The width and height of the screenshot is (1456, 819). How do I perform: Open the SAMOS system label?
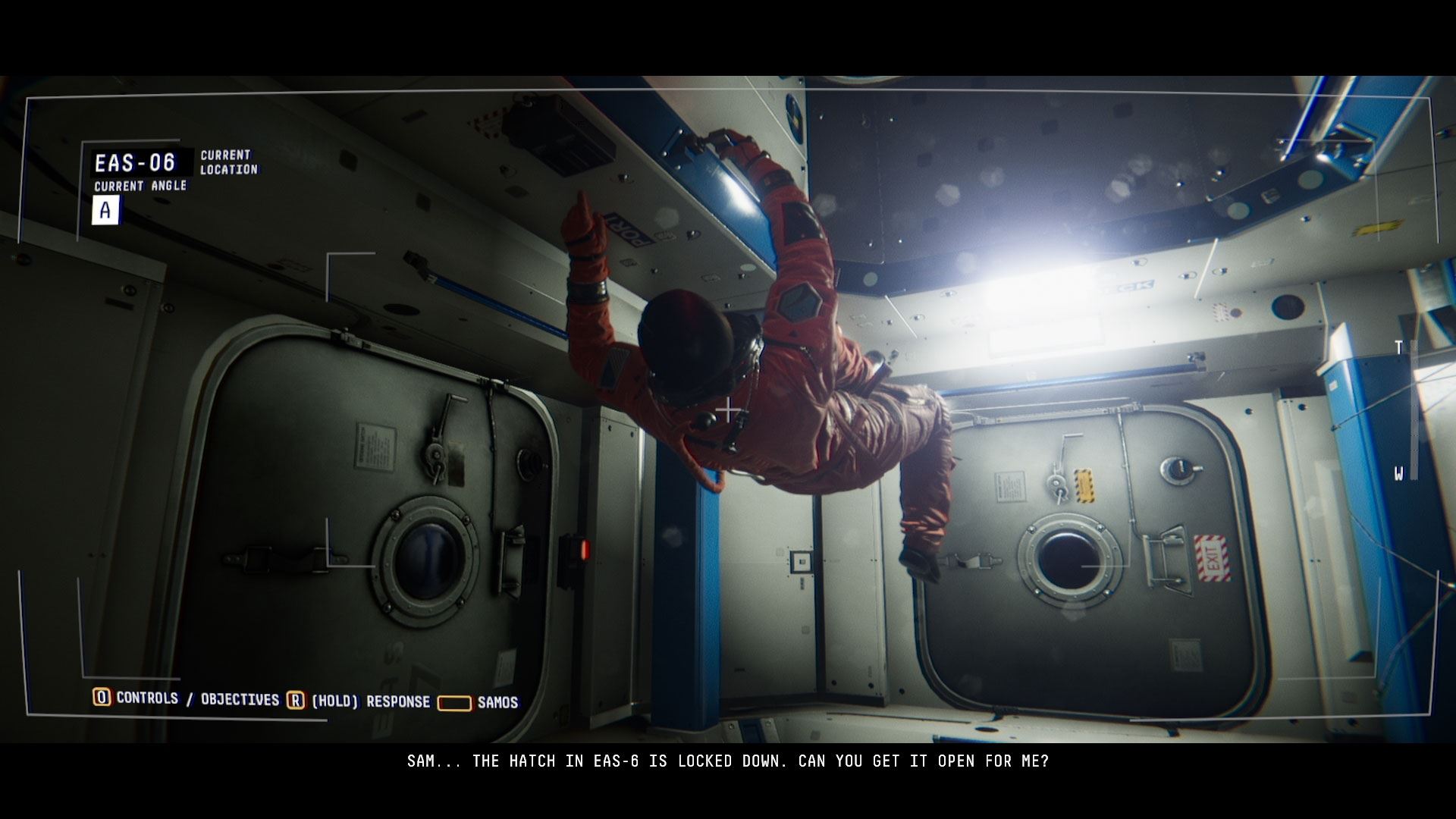497,703
